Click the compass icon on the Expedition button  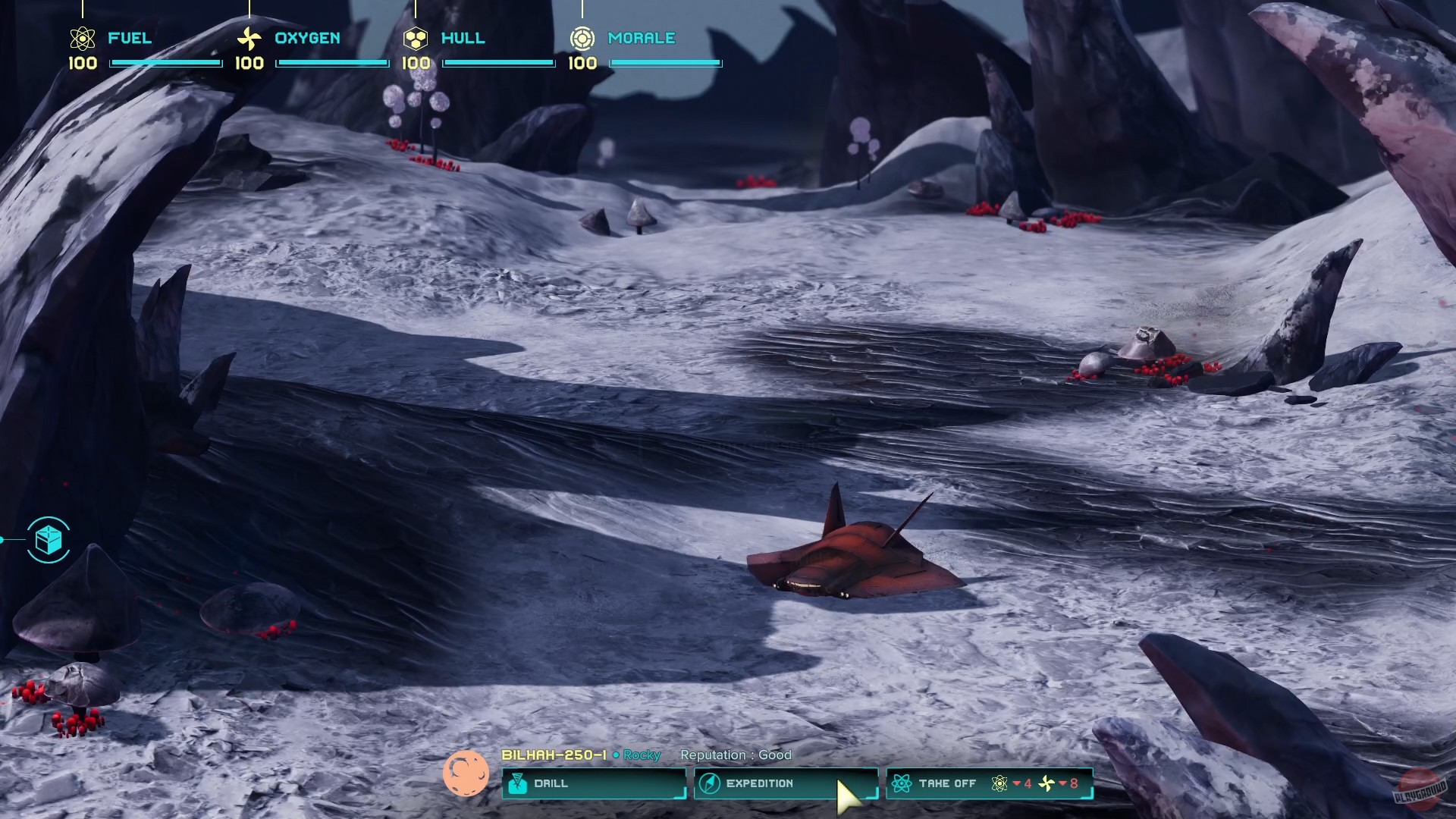(711, 783)
